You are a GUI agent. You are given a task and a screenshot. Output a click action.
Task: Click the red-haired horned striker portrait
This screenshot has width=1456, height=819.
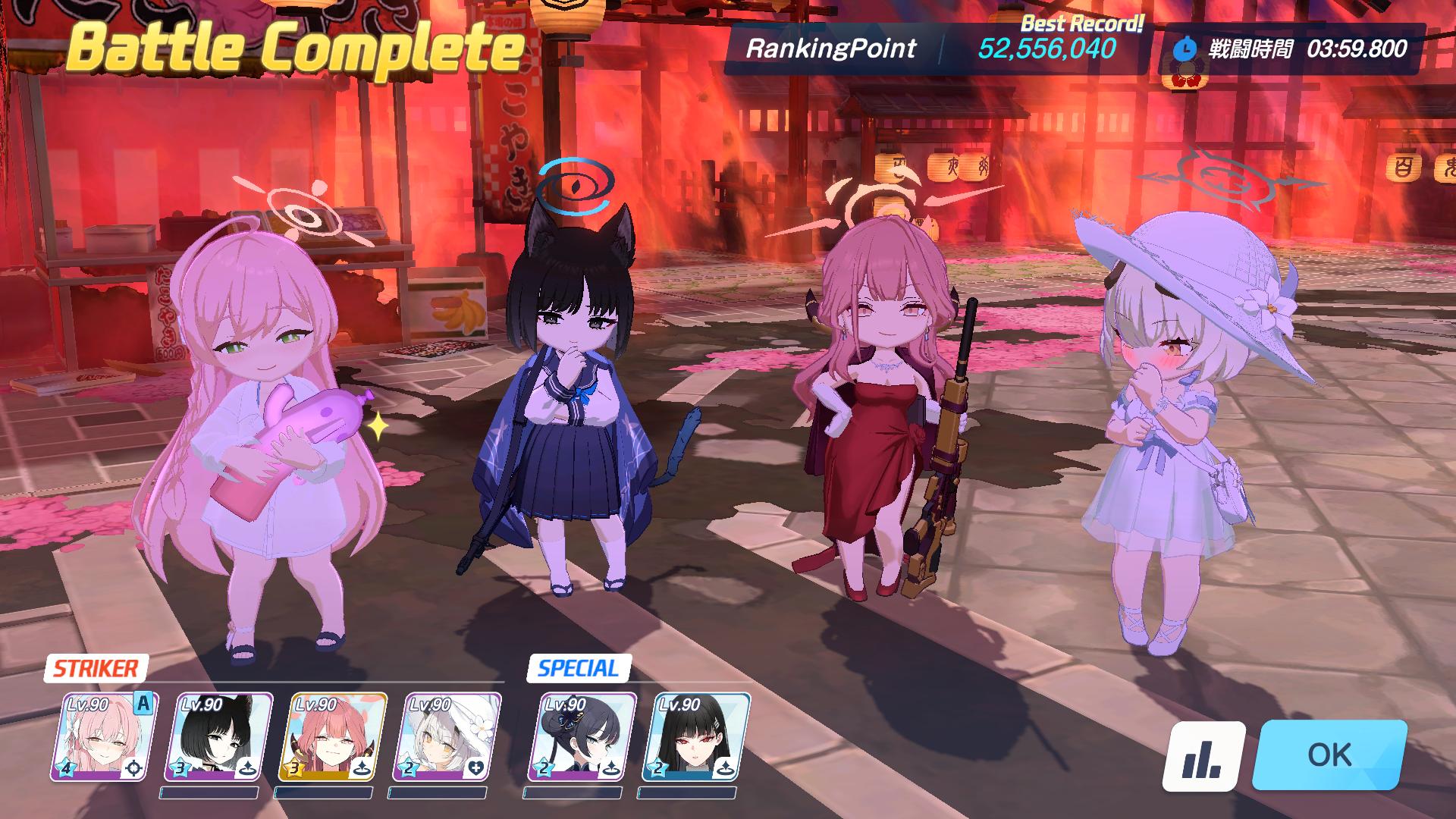(x=332, y=737)
